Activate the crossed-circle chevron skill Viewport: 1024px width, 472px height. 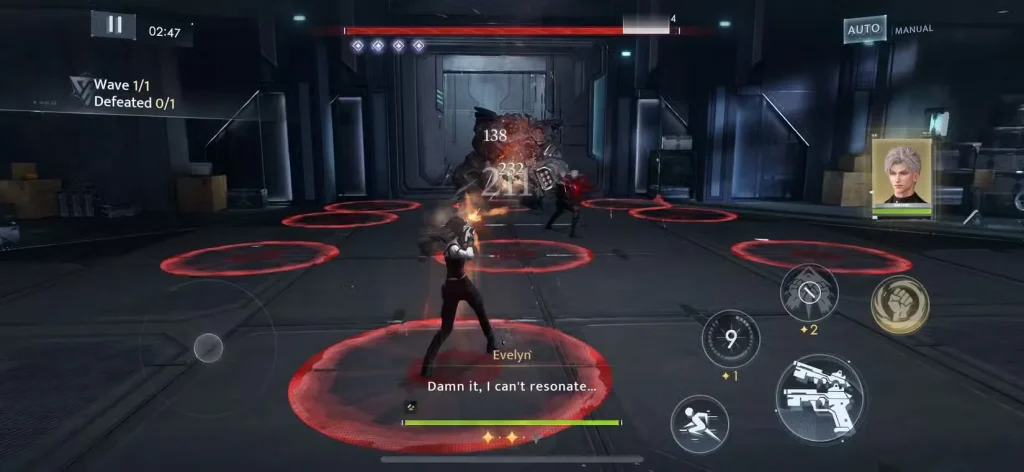coord(809,293)
